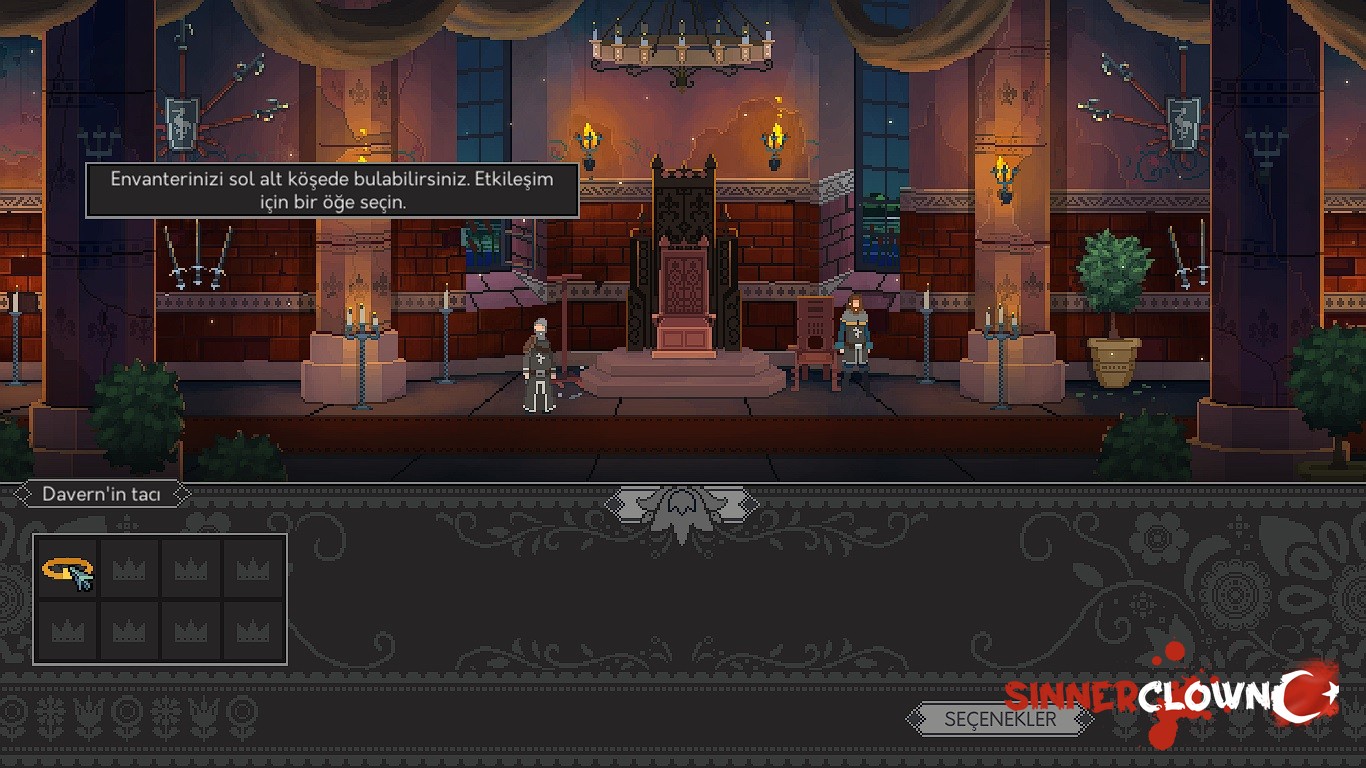Open the SEÇENEKLER options menu

coord(999,718)
